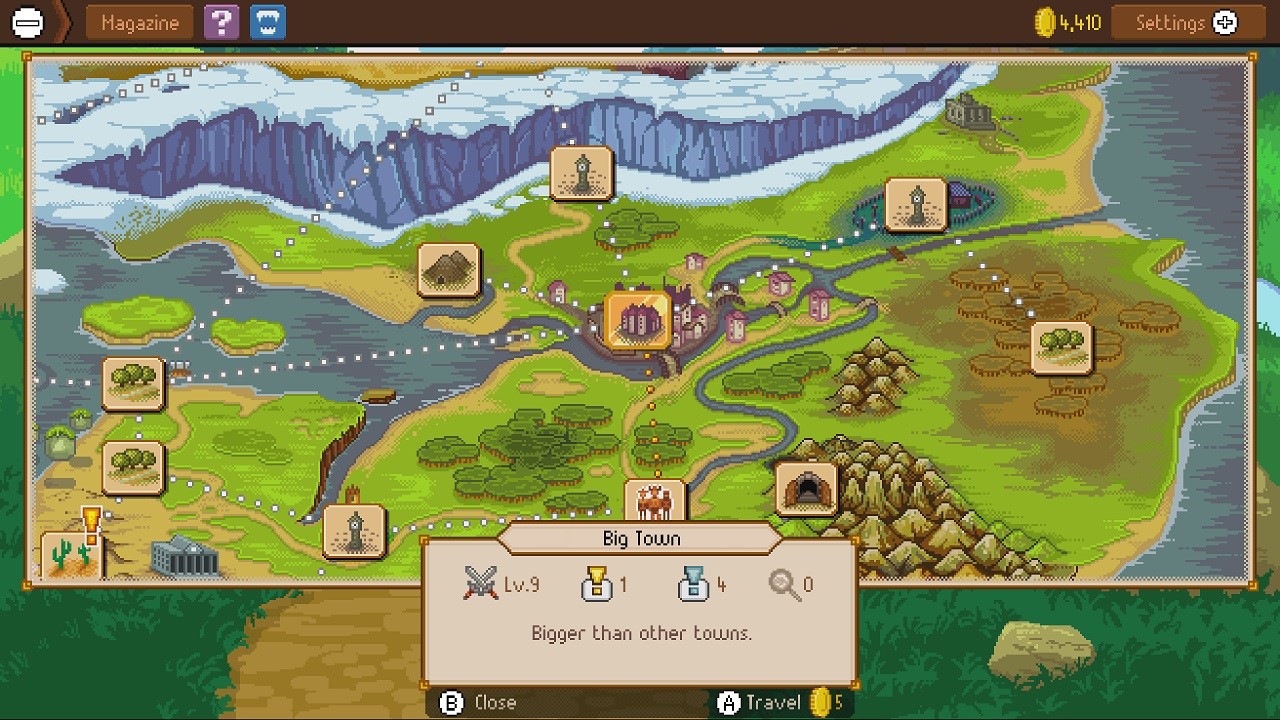Open the purple question mark help

pos(221,23)
